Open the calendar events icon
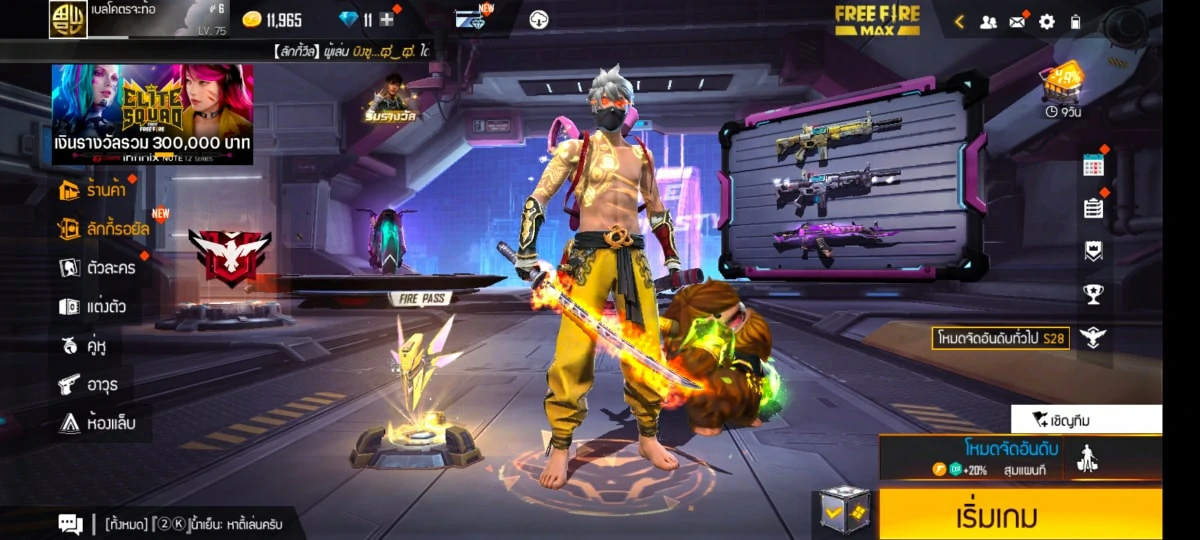Image resolution: width=1200 pixels, height=540 pixels. pyautogui.click(x=1093, y=166)
